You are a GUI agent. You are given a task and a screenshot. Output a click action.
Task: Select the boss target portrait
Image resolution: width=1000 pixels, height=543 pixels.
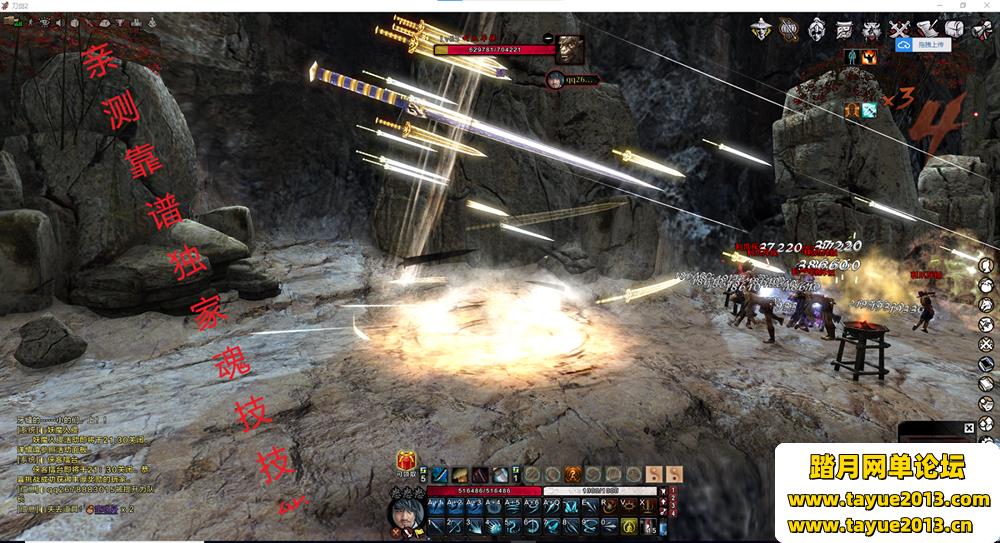pos(571,47)
